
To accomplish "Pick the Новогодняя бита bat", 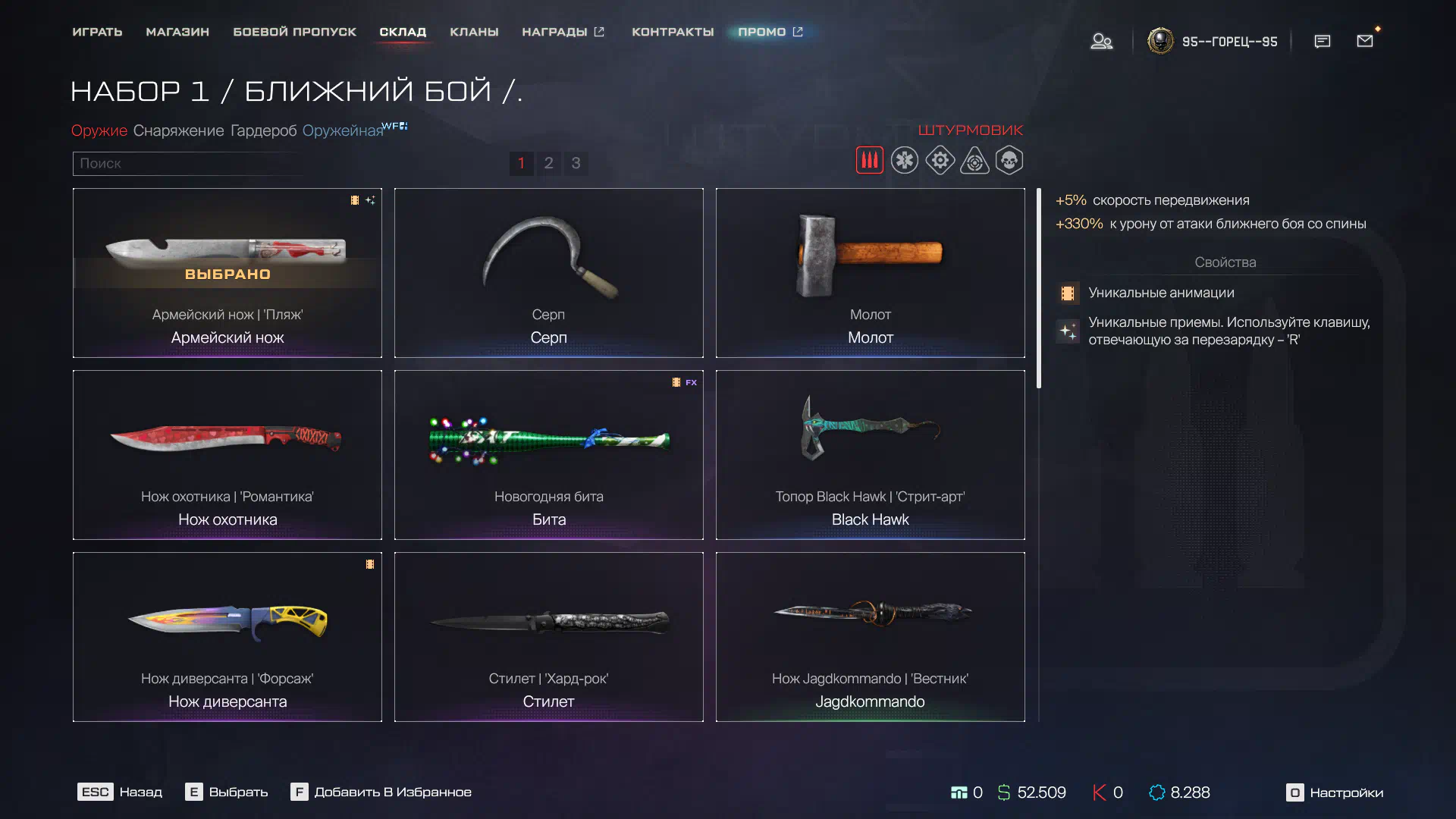I will 548,454.
